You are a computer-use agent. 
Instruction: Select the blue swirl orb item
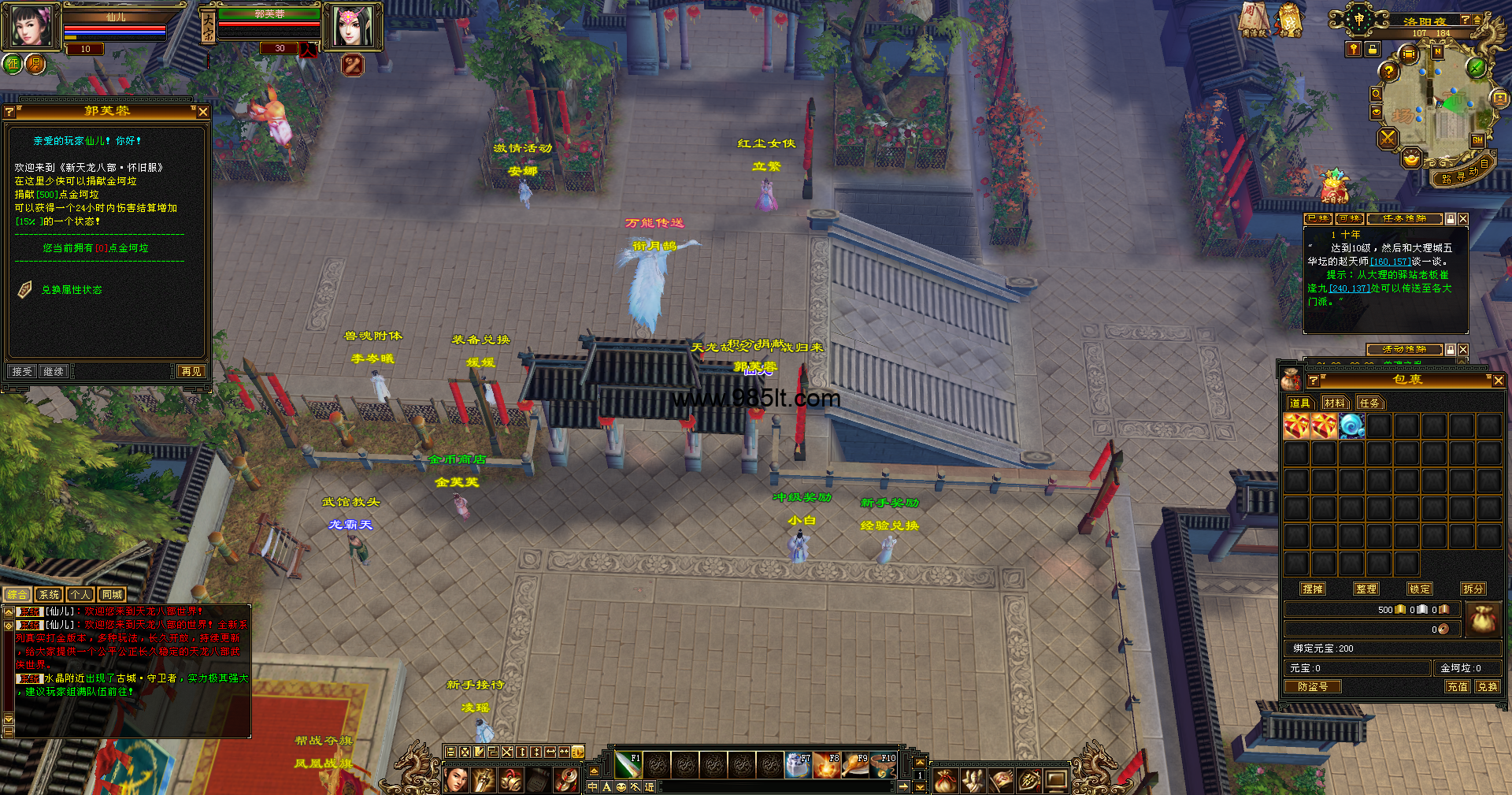[x=1351, y=426]
